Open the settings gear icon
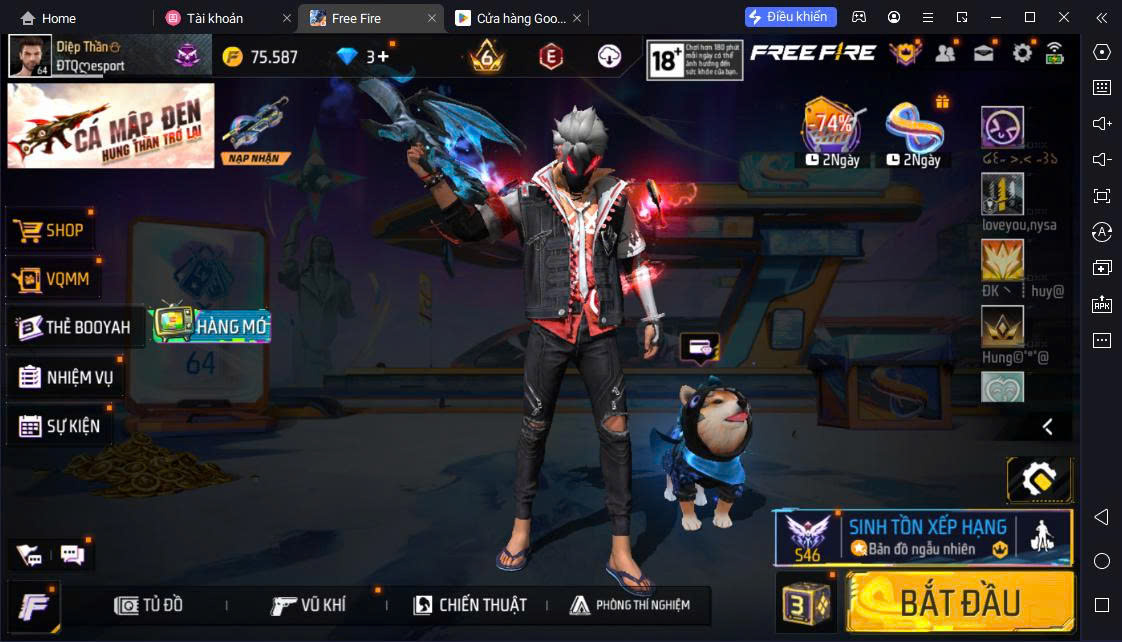This screenshot has width=1122, height=642. [1022, 54]
